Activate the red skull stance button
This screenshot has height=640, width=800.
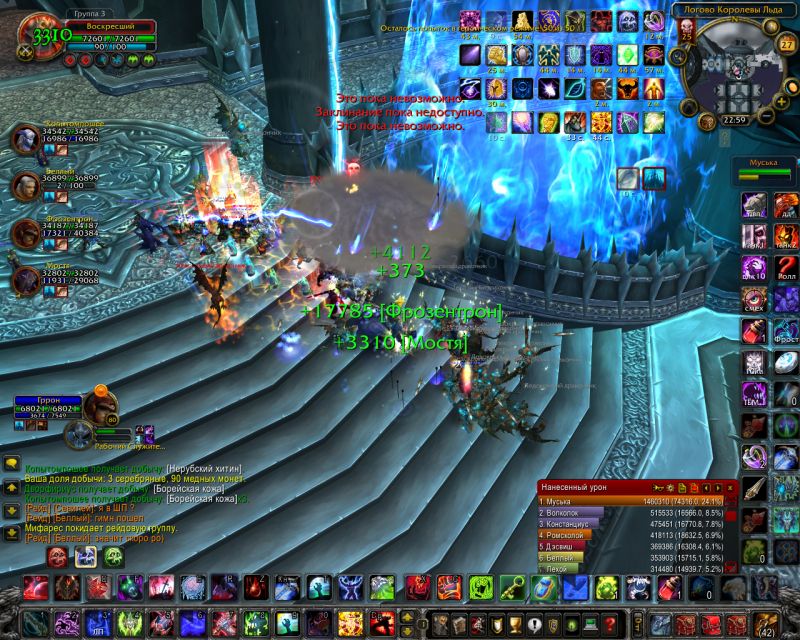[57, 556]
